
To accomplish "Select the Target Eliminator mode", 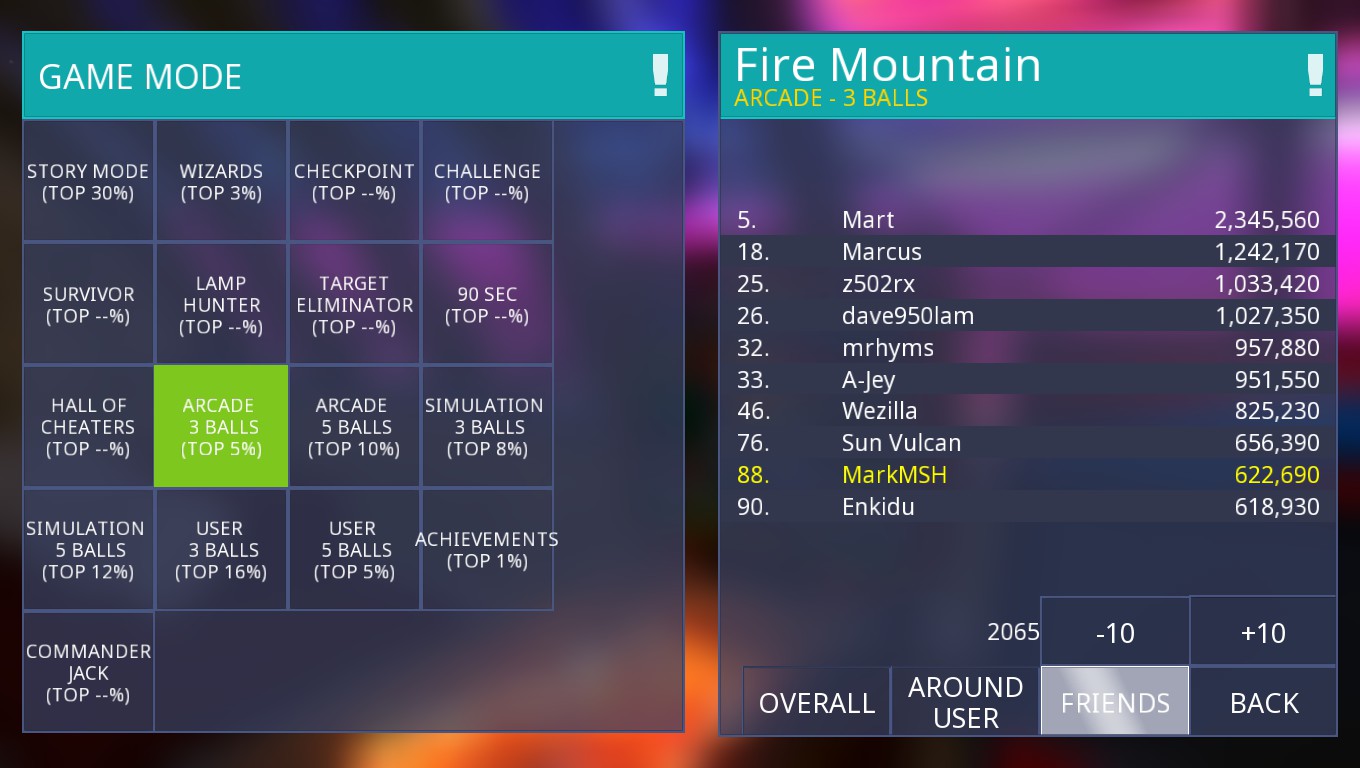I will point(354,304).
